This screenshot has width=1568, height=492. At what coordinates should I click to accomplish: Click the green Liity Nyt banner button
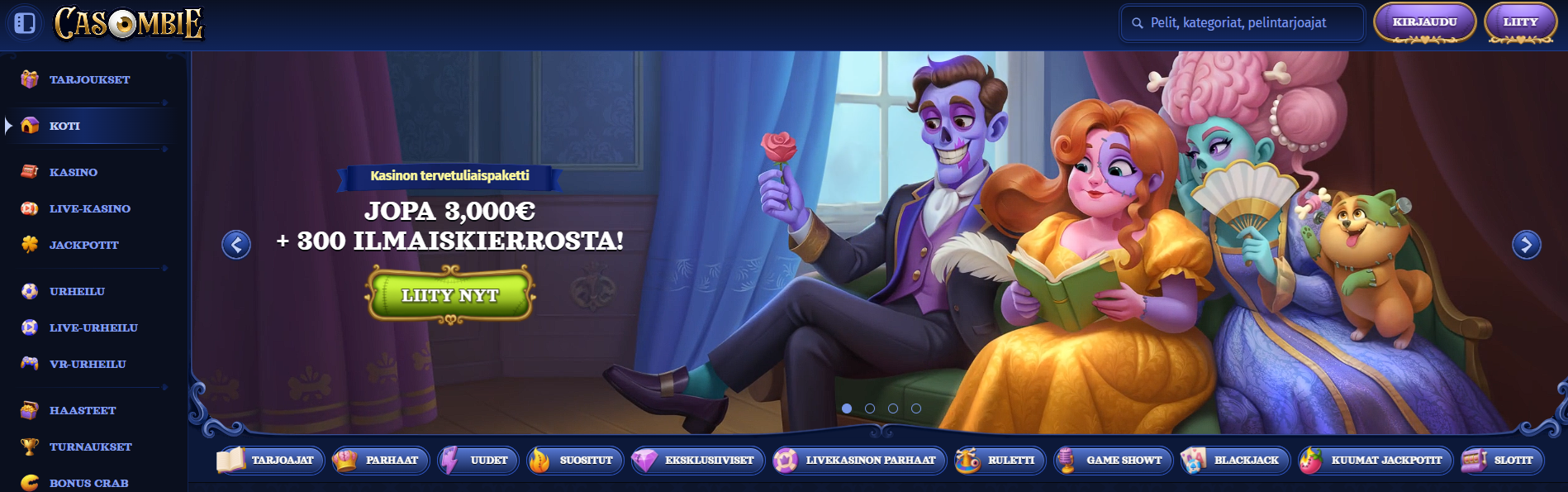point(450,295)
